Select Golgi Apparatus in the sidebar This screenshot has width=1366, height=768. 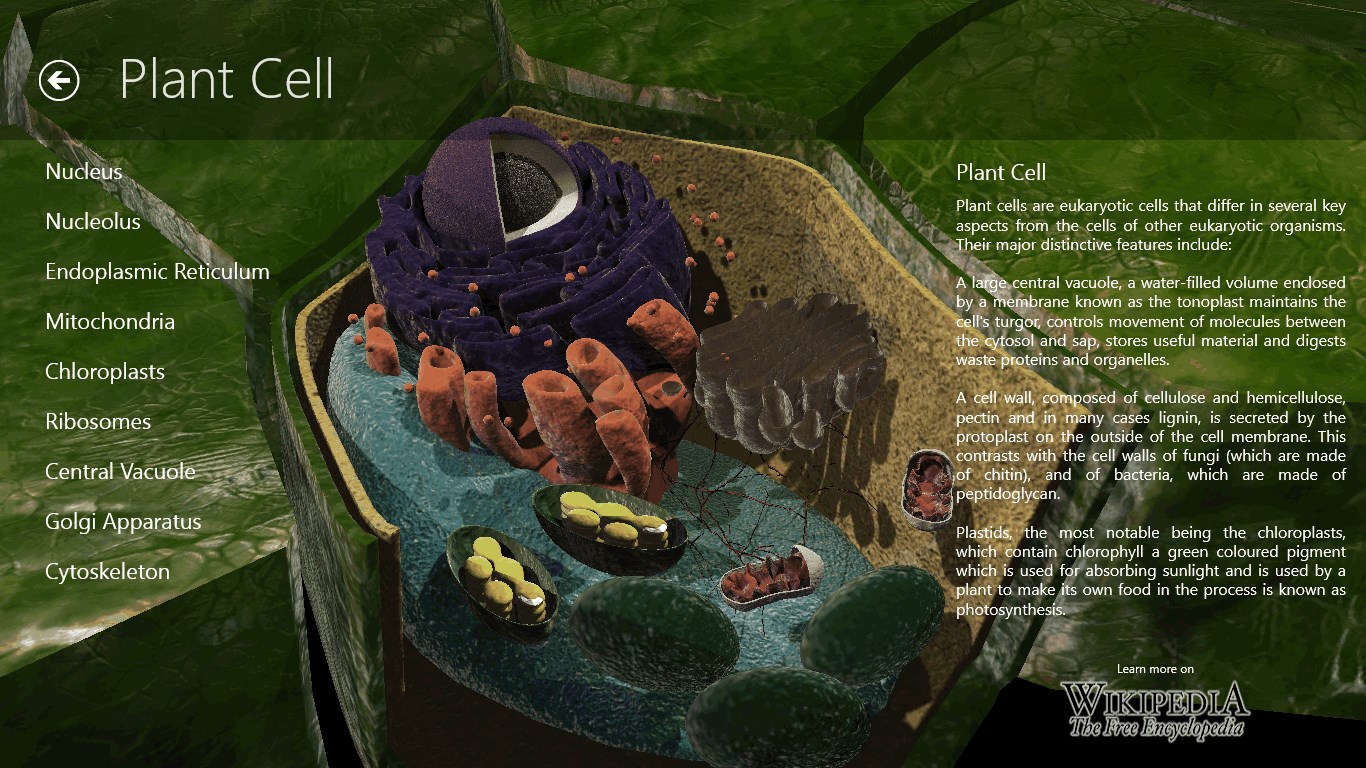tap(122, 521)
